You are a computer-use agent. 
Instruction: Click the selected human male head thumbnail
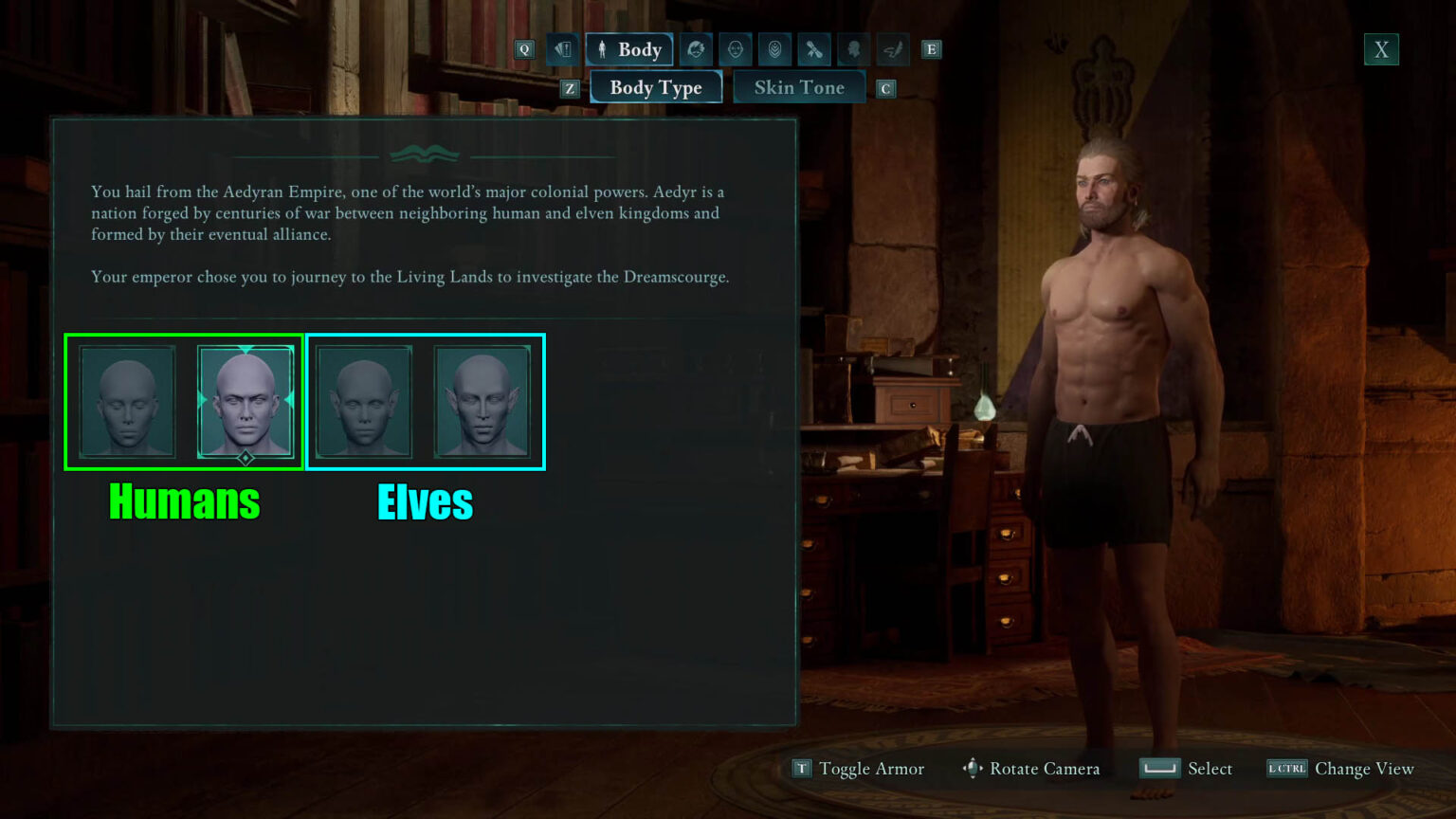click(x=246, y=401)
